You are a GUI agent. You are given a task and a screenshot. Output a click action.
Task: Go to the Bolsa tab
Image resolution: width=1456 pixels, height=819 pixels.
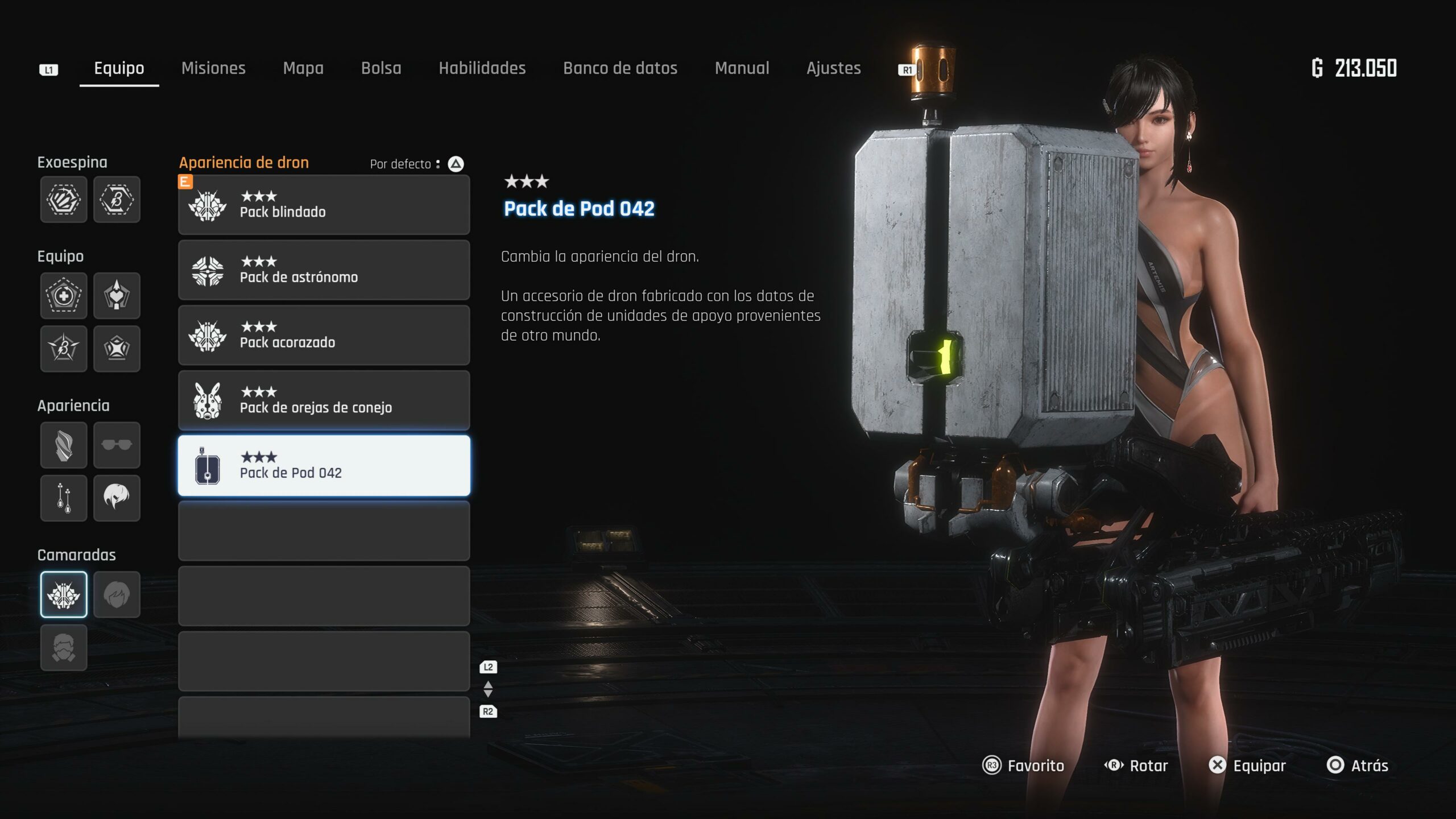coord(381,68)
